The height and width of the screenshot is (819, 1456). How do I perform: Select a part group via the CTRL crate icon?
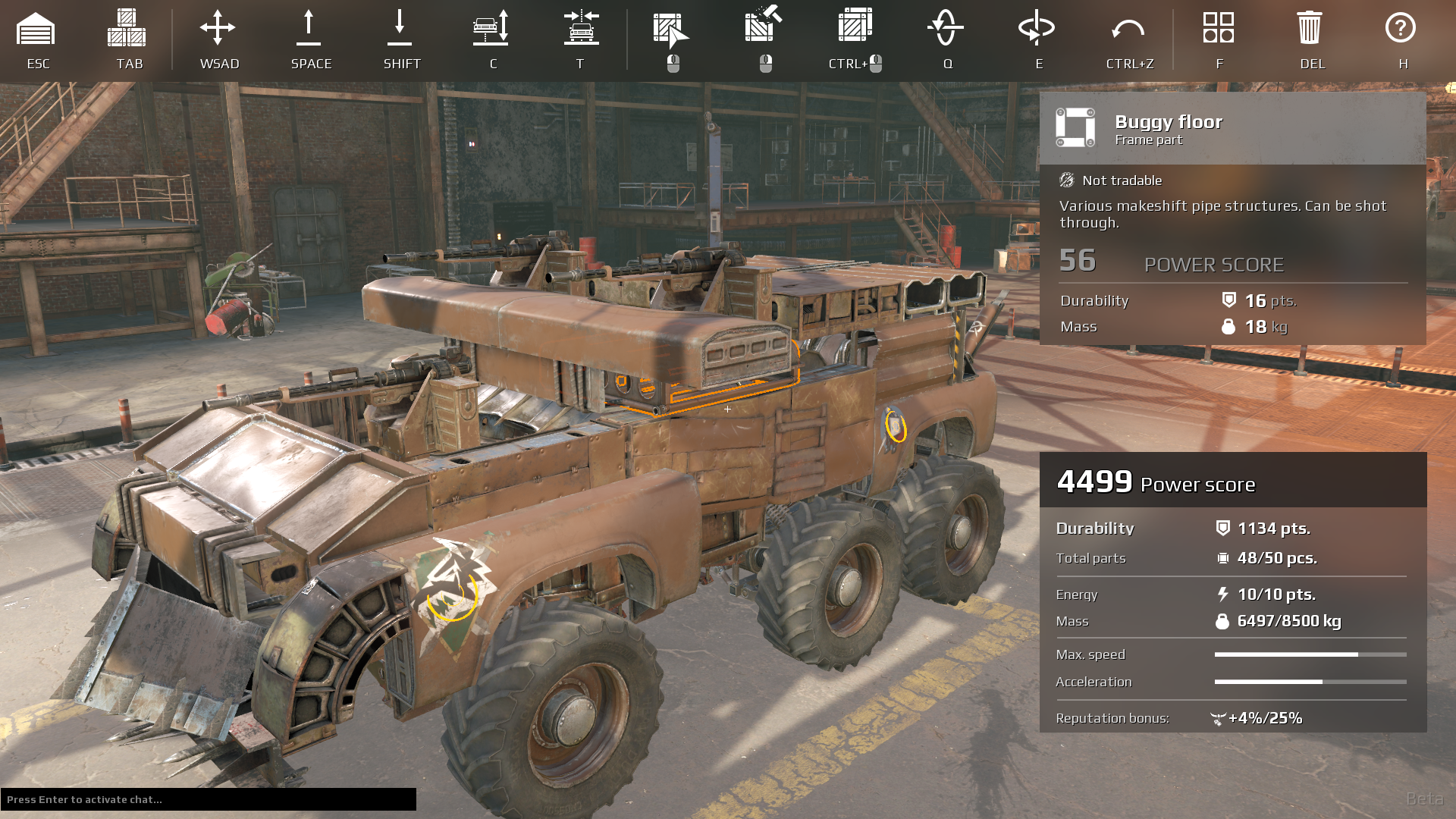855,27
